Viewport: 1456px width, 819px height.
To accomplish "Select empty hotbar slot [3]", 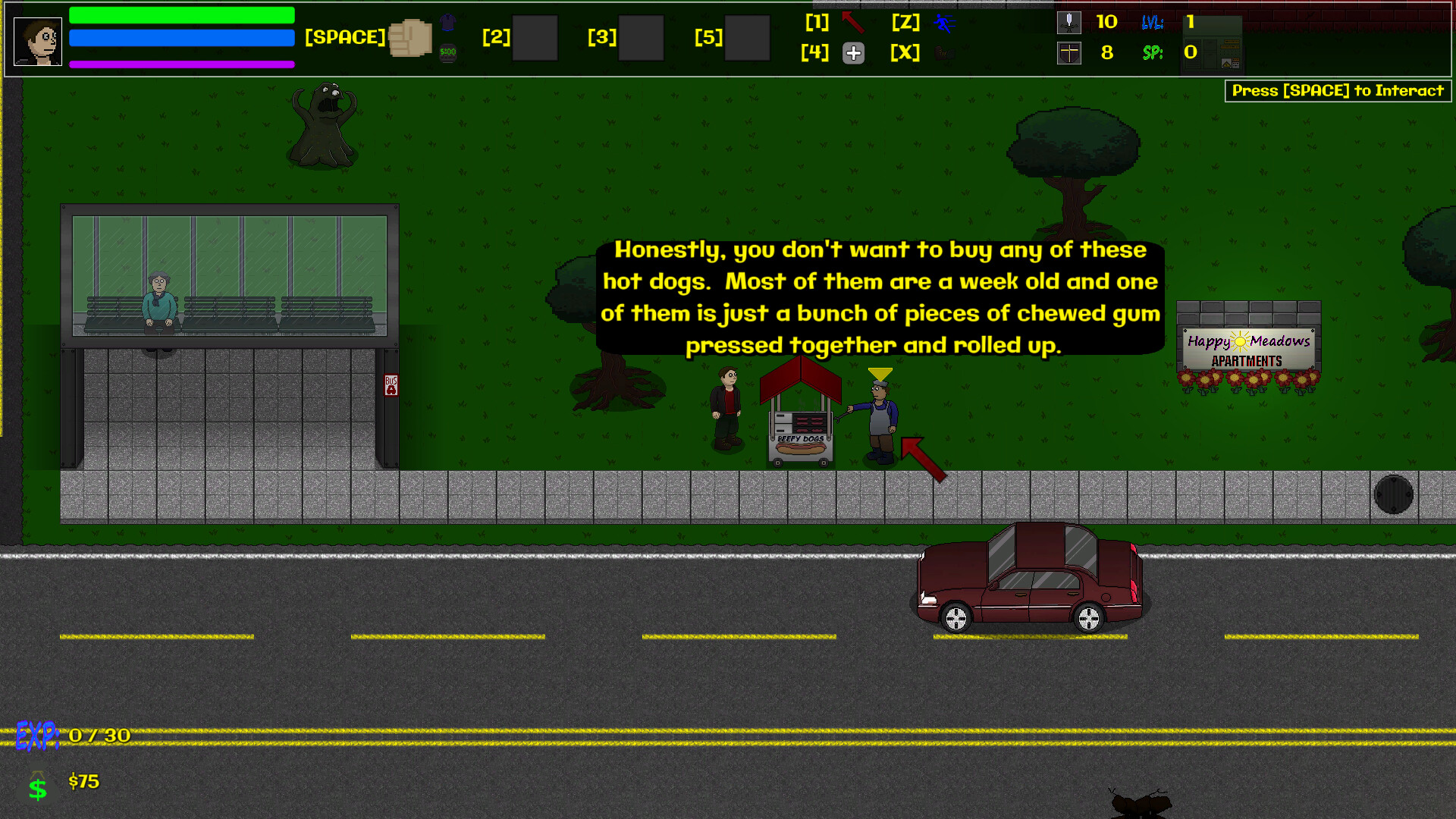I will click(641, 37).
